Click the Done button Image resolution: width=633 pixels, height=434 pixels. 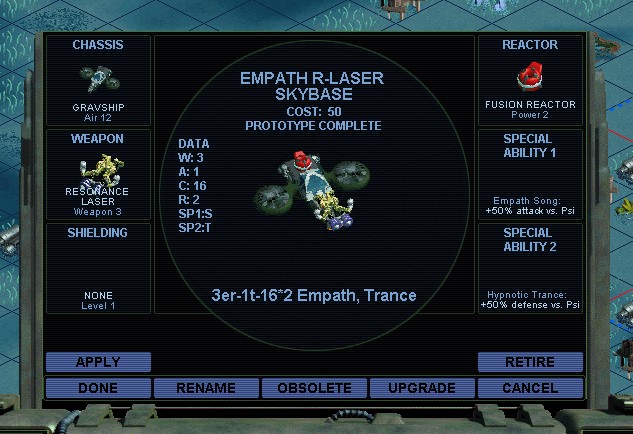(x=98, y=388)
